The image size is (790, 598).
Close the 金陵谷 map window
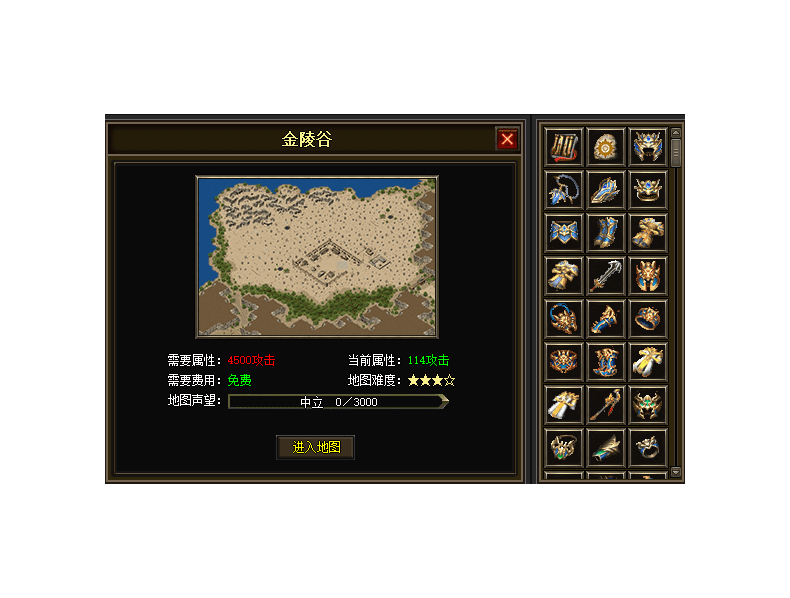tap(507, 139)
